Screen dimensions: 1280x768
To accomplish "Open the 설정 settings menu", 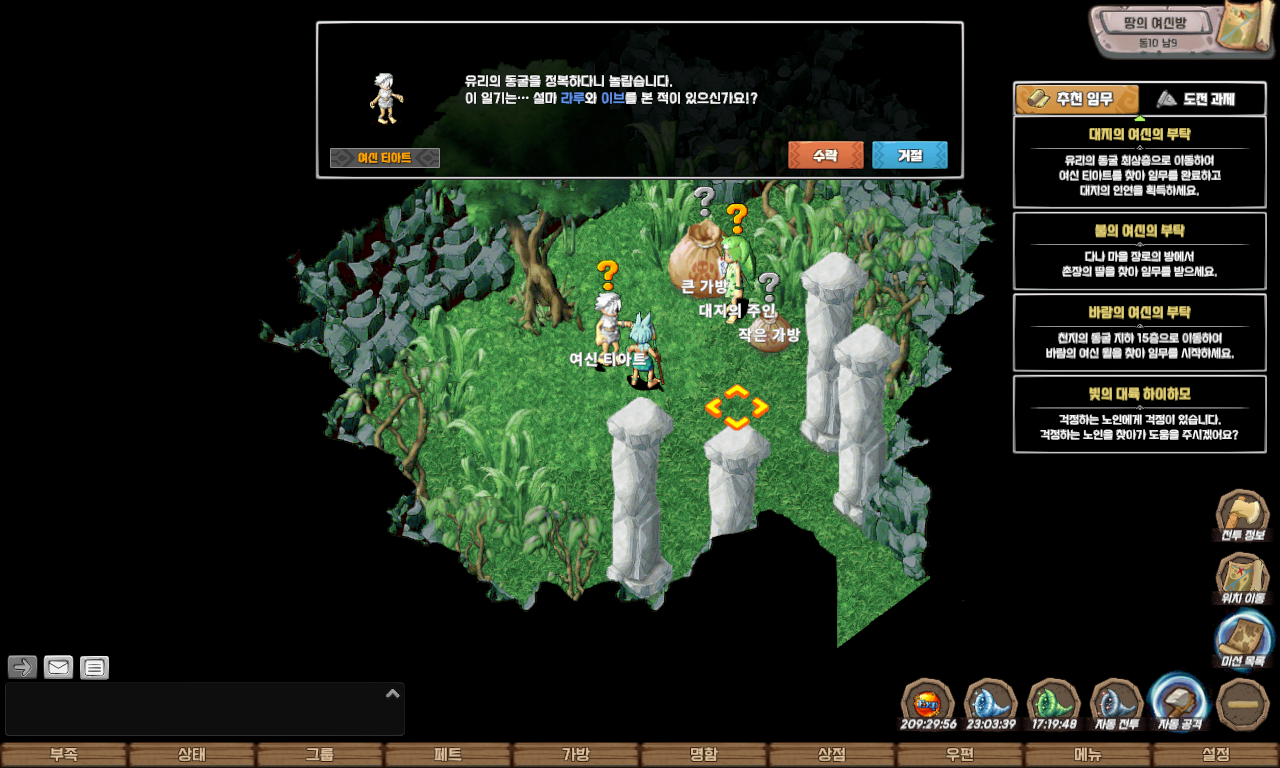I will 1216,755.
